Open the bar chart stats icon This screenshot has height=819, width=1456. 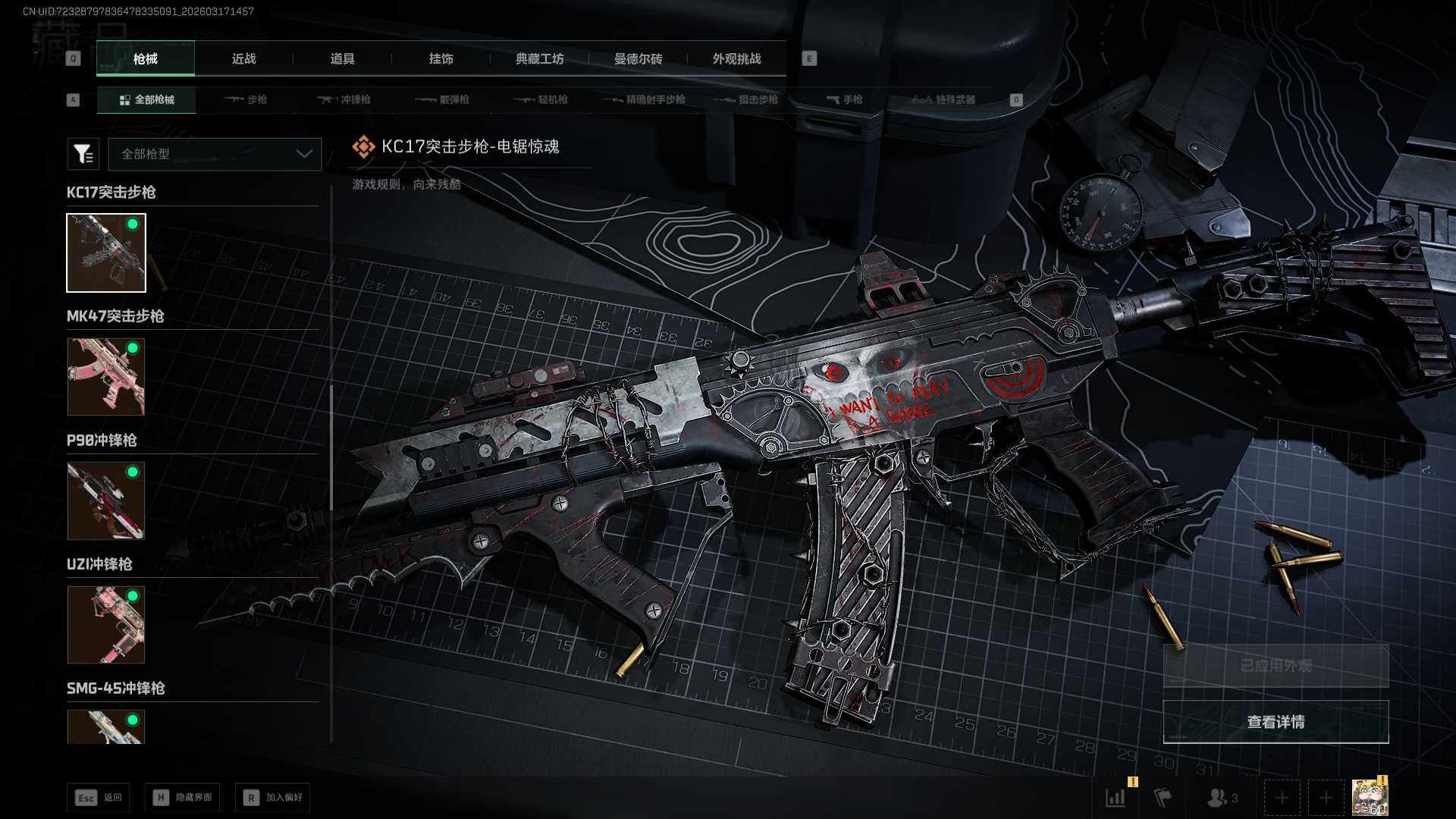1116,798
